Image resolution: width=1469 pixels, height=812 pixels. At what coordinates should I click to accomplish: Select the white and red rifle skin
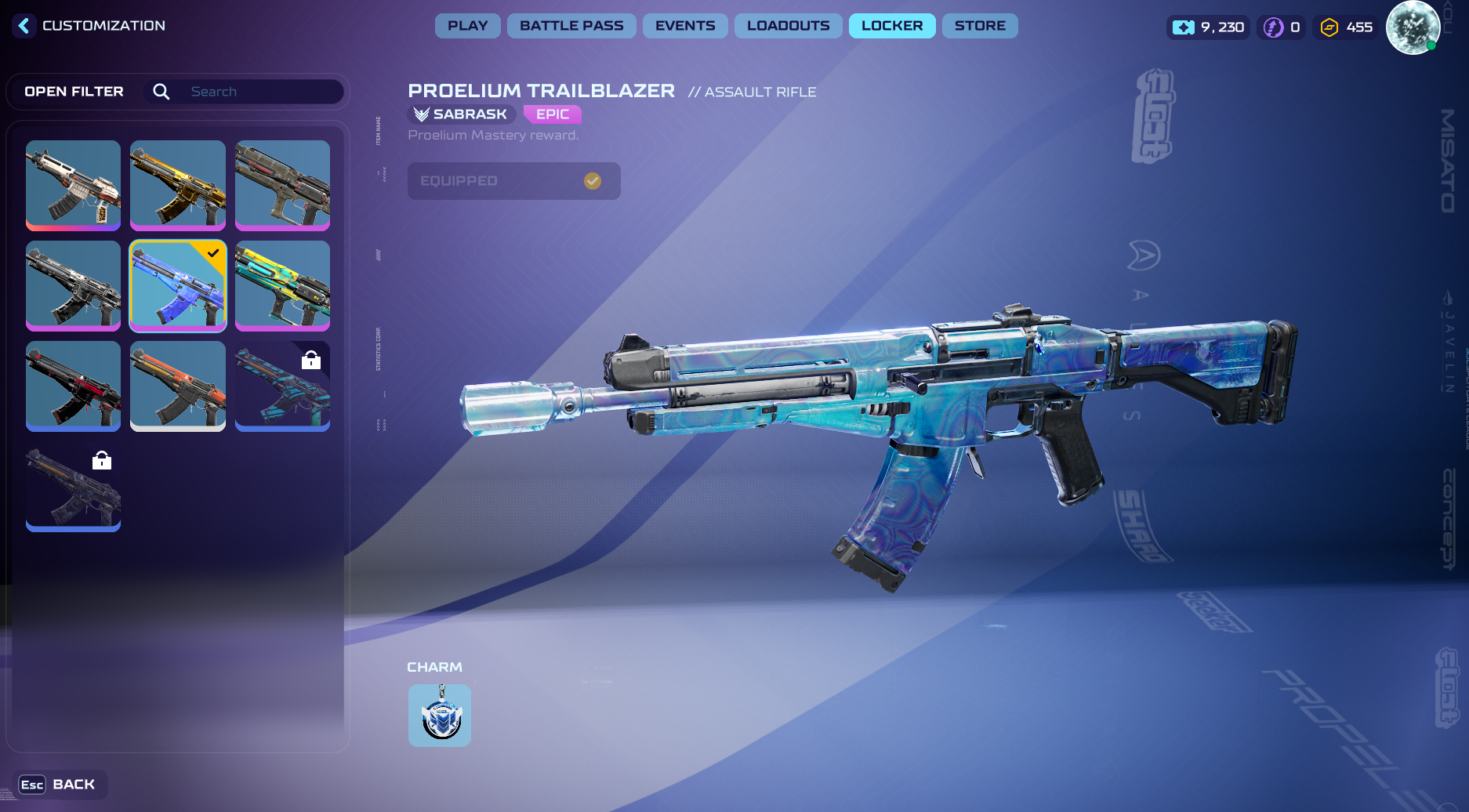tap(73, 185)
